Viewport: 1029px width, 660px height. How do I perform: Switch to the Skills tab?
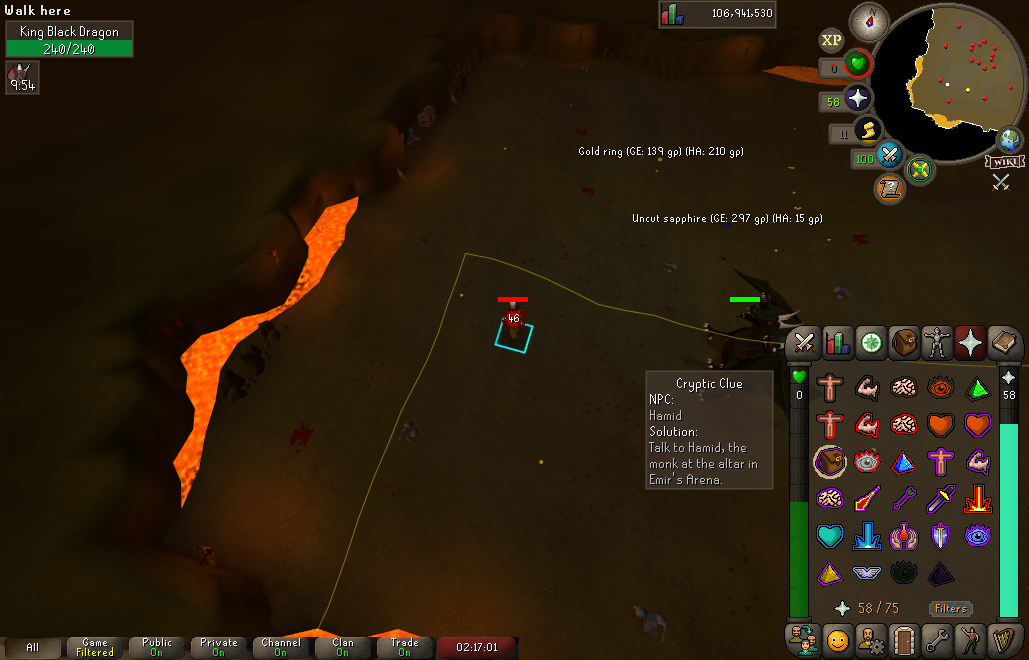(x=836, y=343)
